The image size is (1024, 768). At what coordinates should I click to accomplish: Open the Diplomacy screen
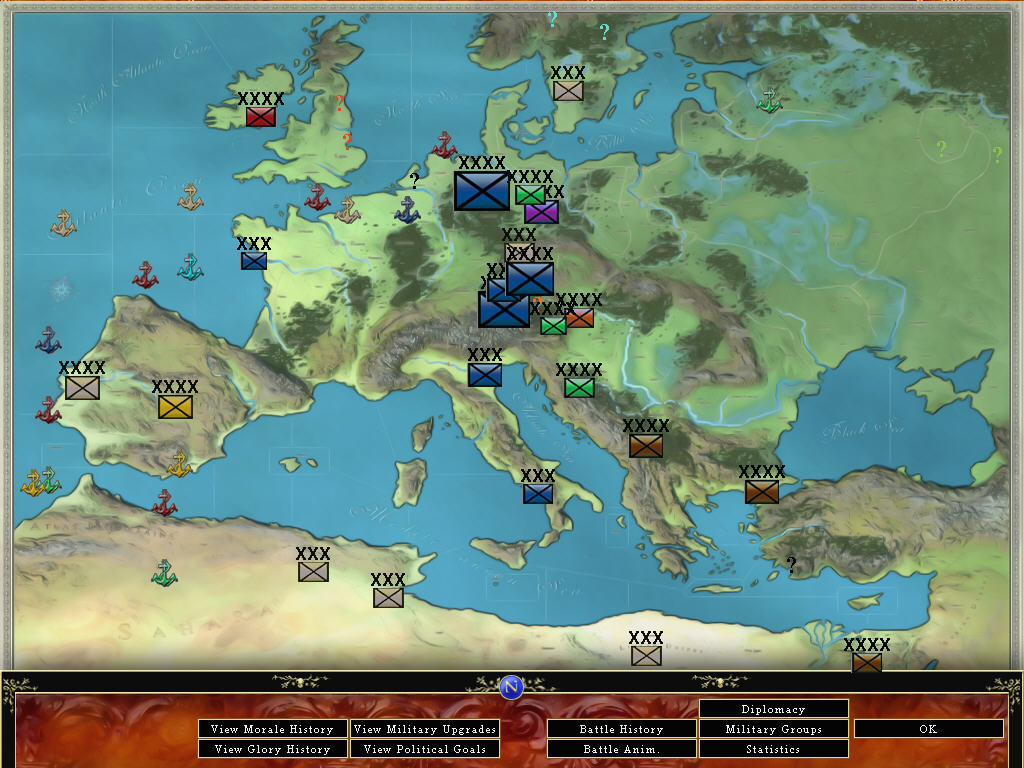[773, 709]
